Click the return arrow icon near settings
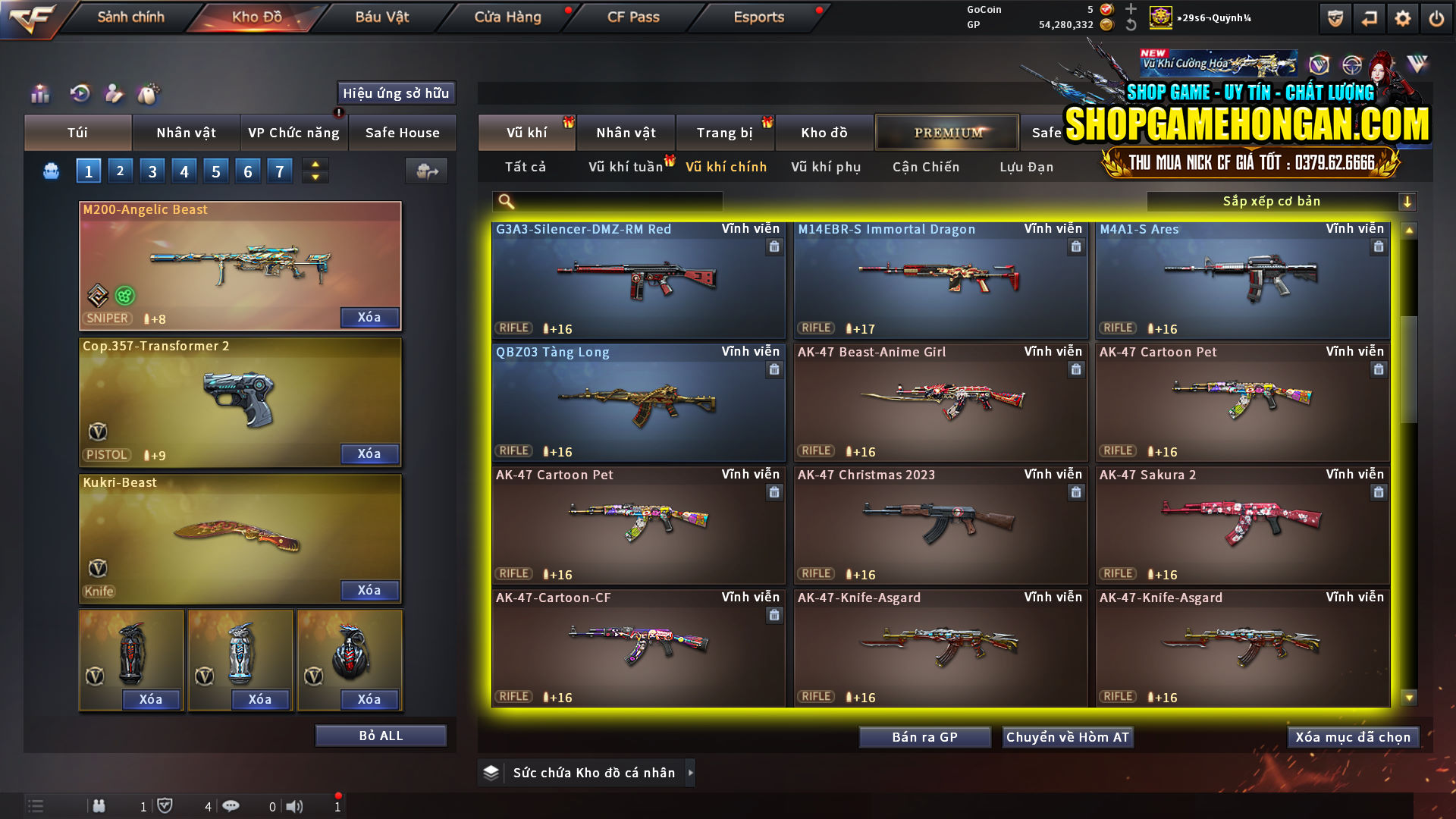The image size is (1456, 819). (1369, 17)
